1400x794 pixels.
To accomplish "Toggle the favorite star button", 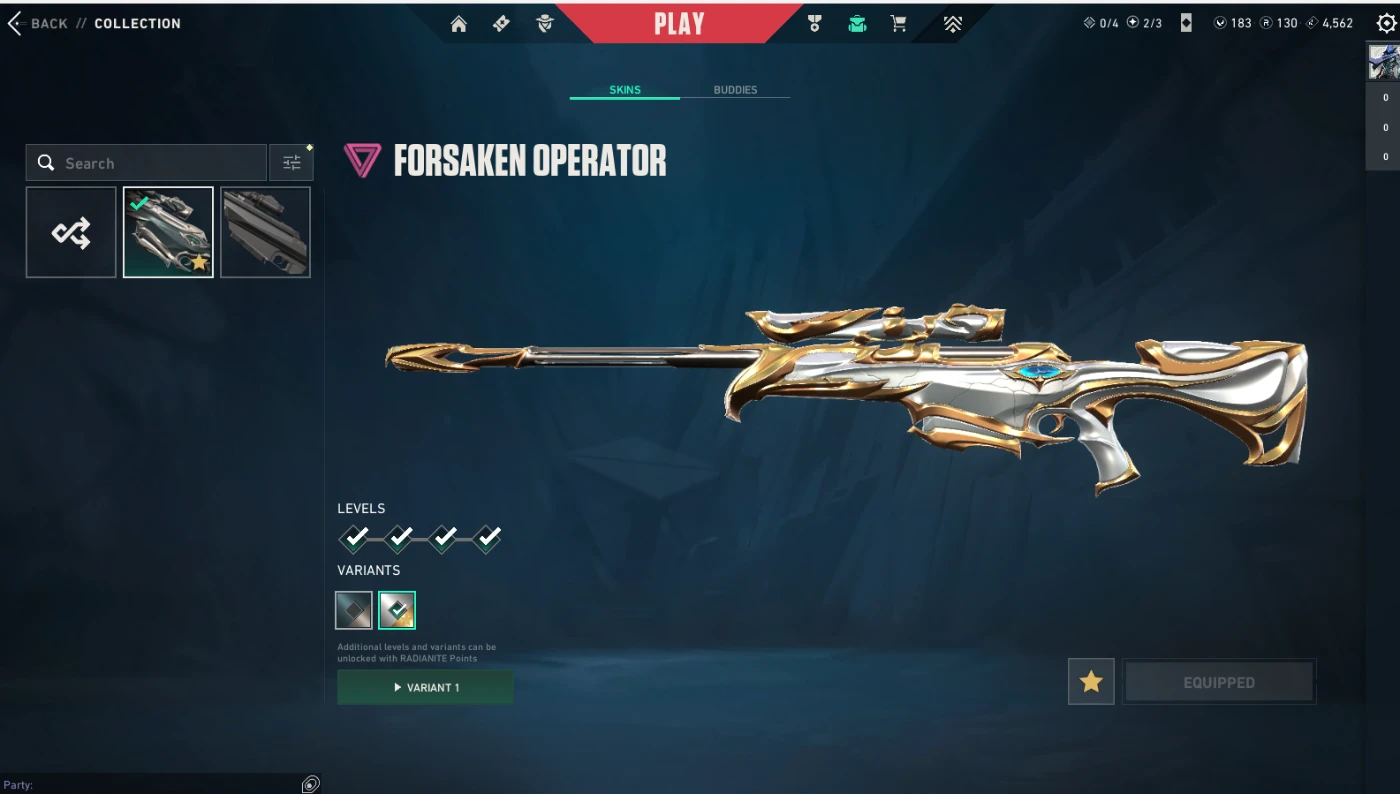I will [x=1091, y=682].
